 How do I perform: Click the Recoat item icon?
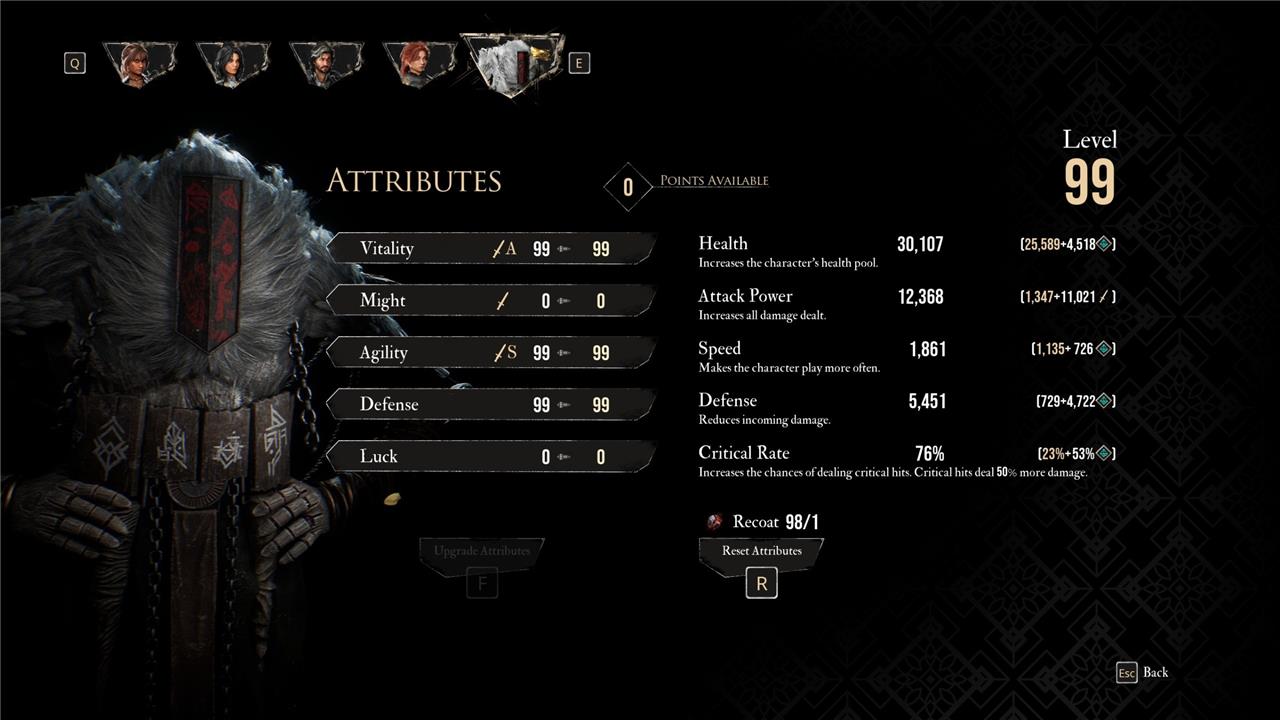coord(714,521)
